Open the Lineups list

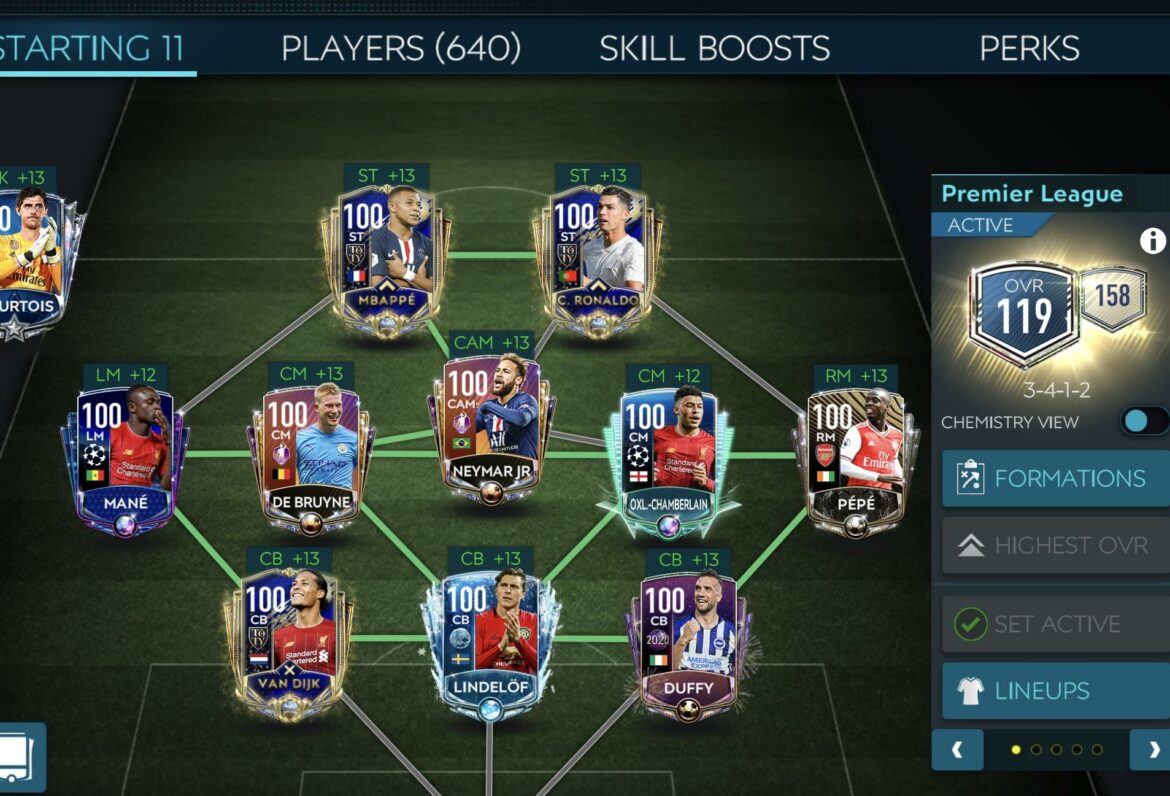[1055, 691]
